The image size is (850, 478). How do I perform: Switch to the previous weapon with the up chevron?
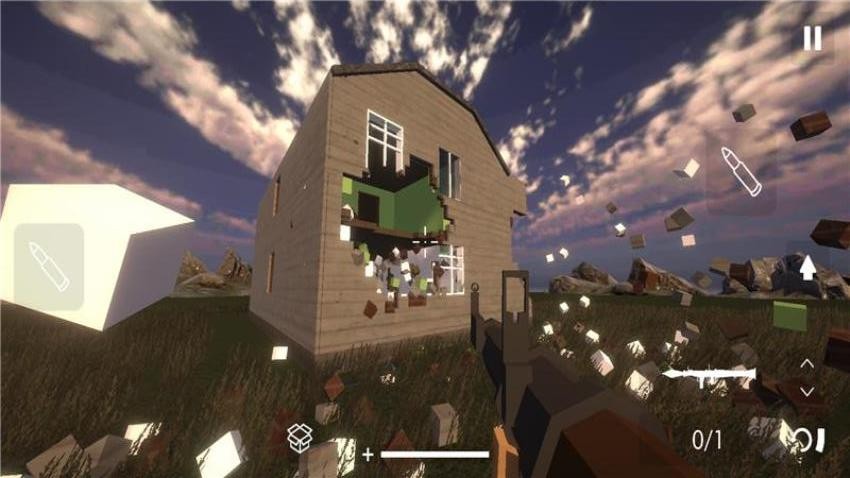pos(807,363)
